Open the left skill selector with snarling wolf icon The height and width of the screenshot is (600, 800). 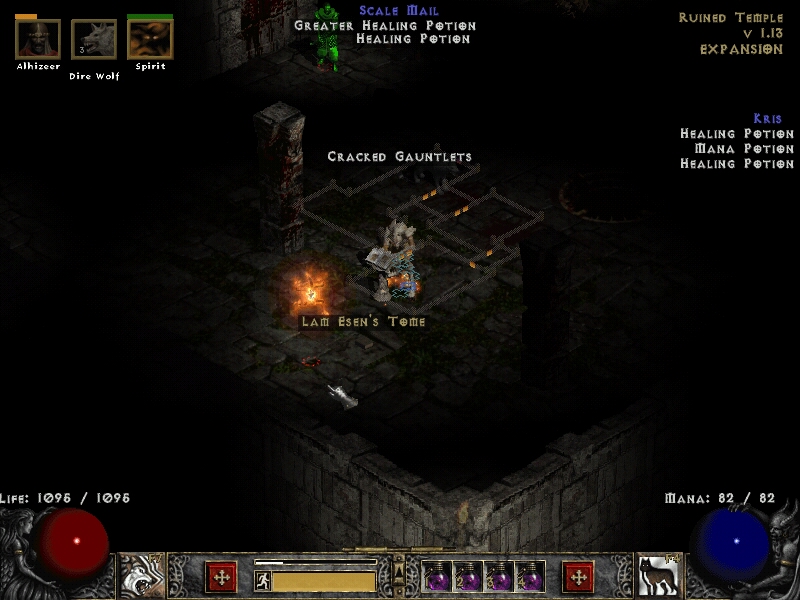(x=143, y=576)
